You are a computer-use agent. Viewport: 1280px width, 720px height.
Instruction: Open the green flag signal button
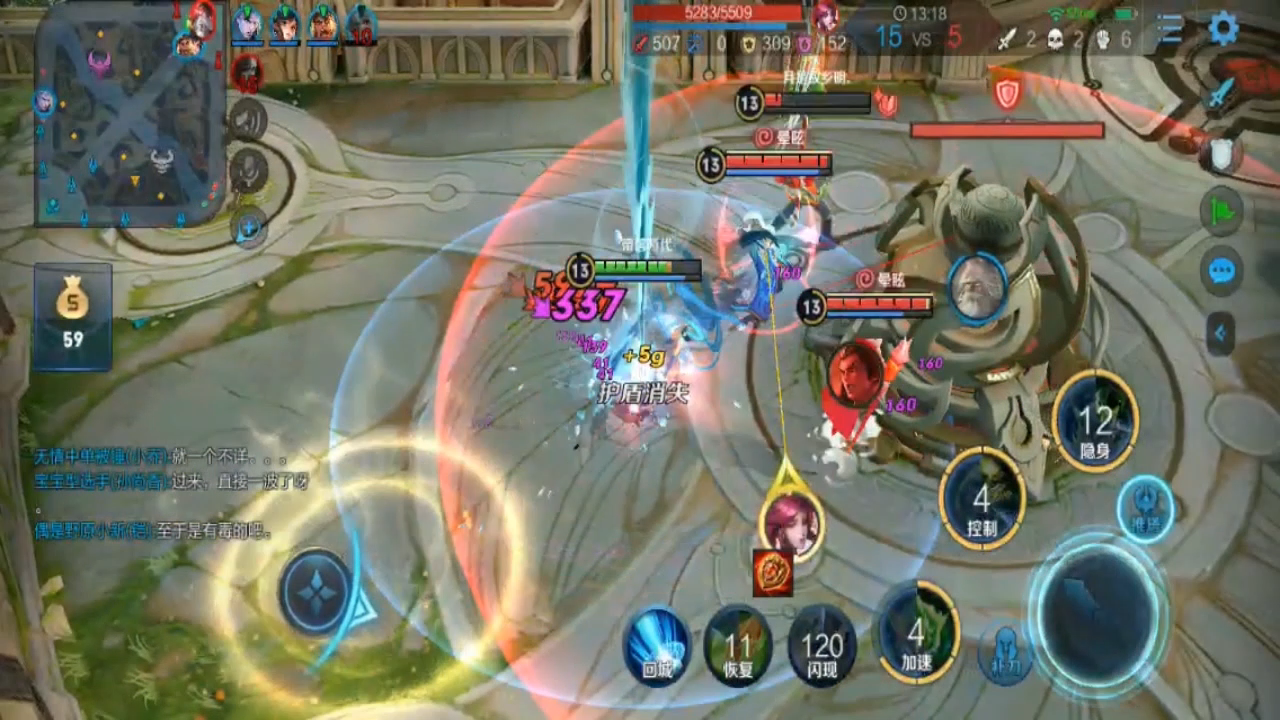(1221, 212)
